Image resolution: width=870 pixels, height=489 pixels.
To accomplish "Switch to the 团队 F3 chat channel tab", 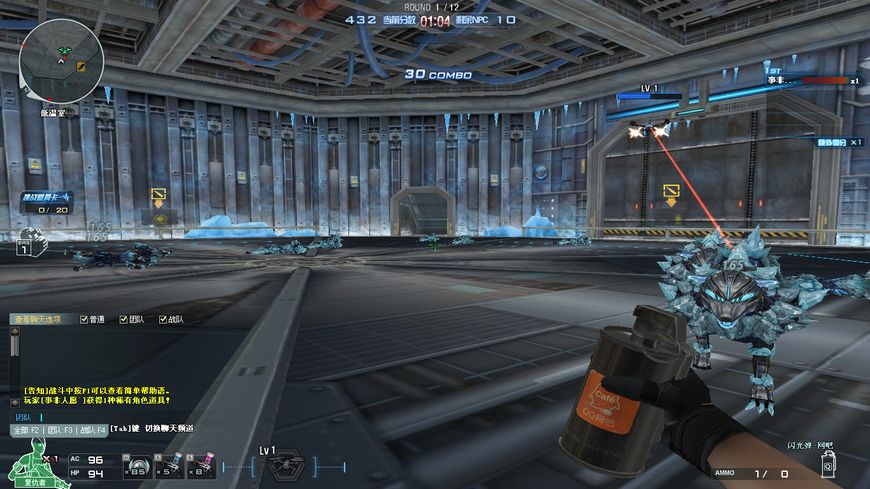I will pos(60,429).
